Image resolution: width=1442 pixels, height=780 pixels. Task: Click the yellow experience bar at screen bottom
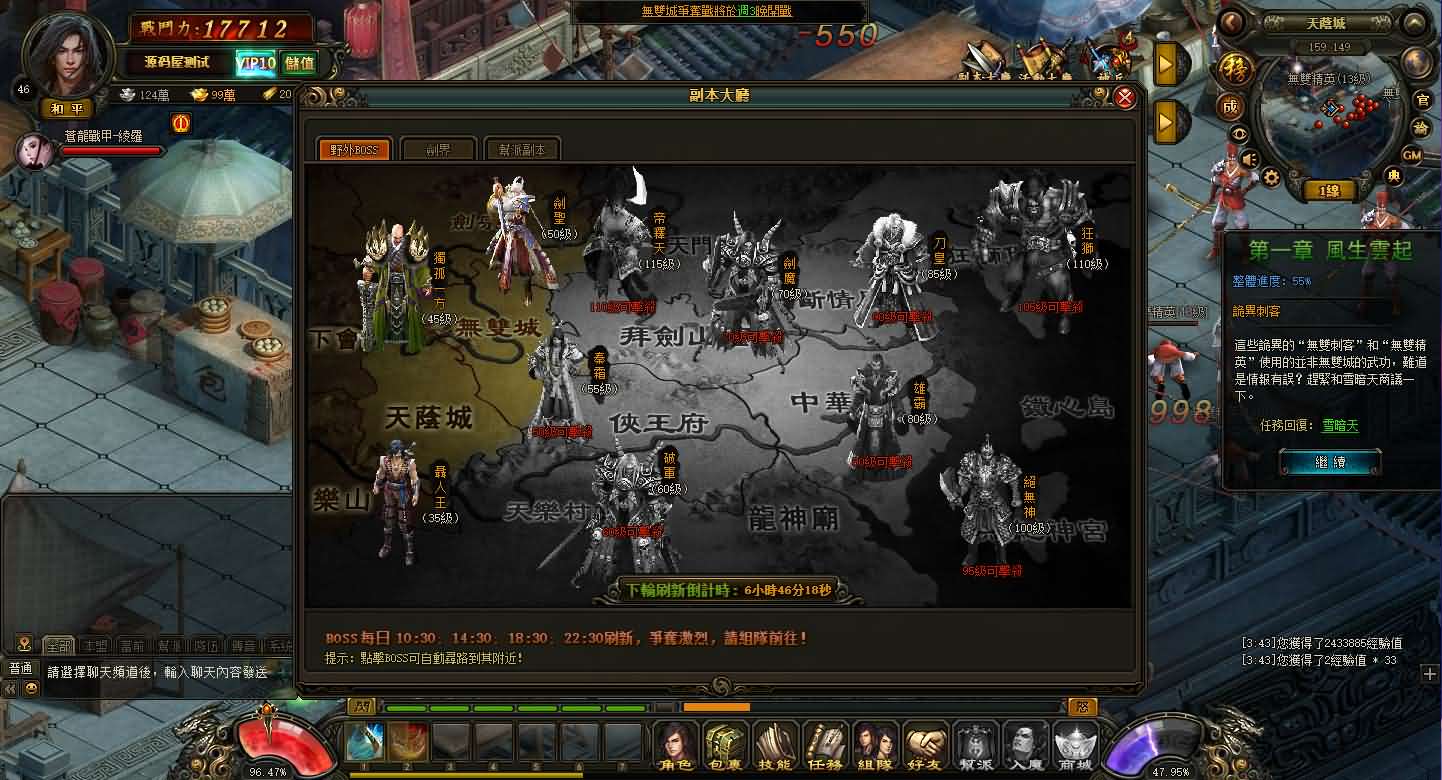[x=465, y=773]
